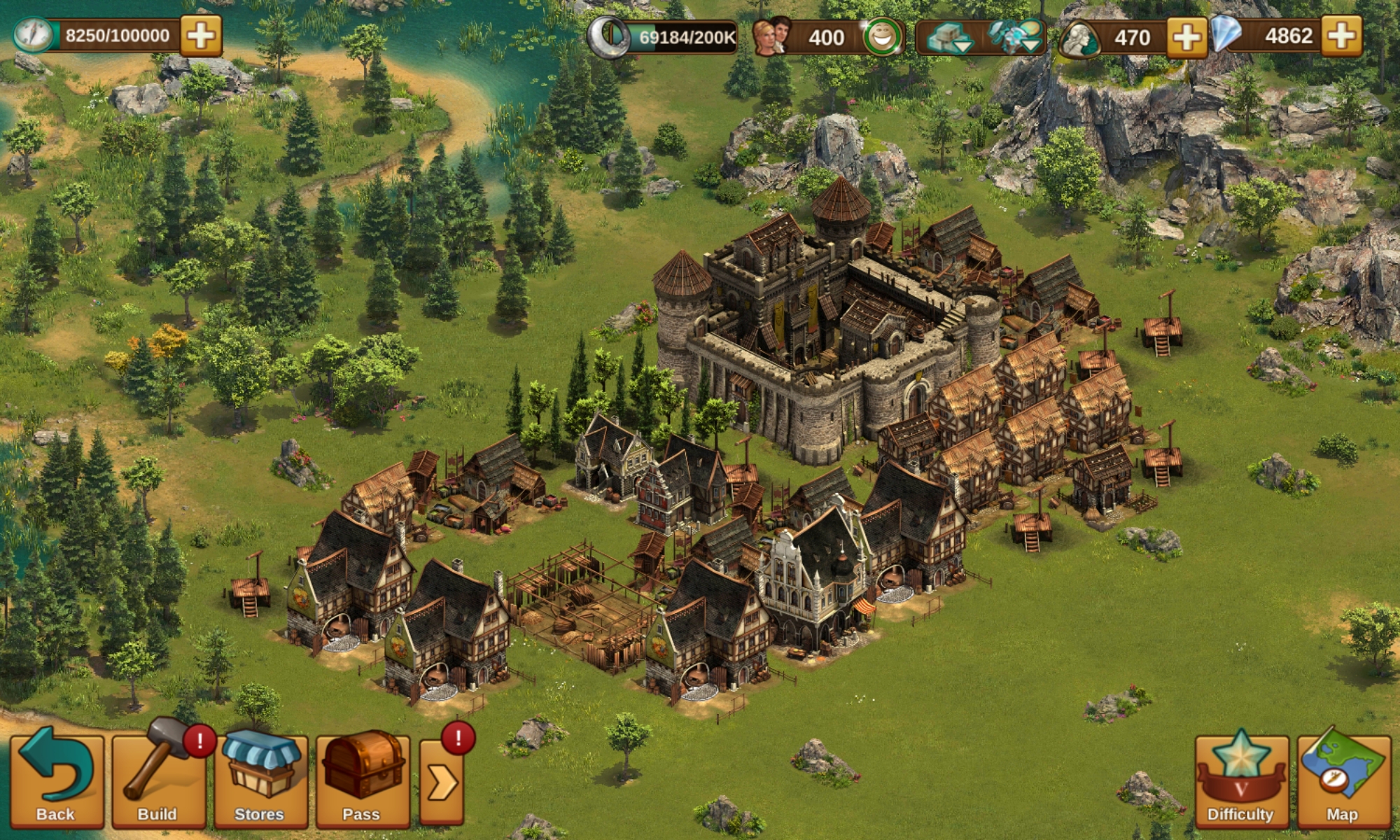This screenshot has height=840, width=1400.
Task: Open the Map
Action: coord(1343,778)
